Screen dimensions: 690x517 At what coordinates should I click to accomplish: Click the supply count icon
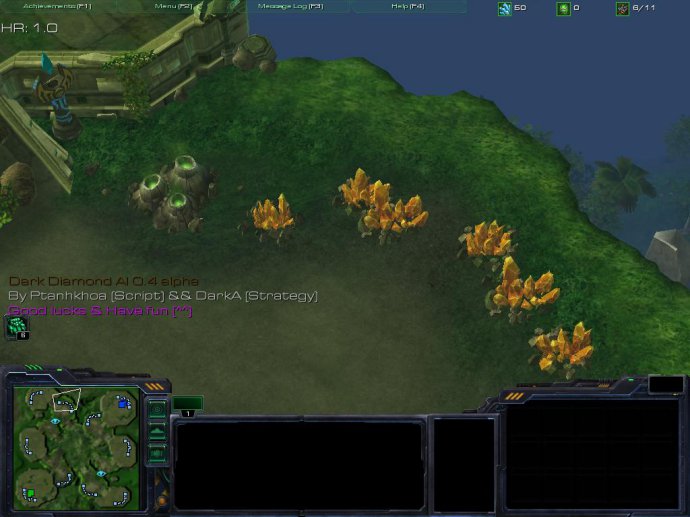(x=622, y=9)
